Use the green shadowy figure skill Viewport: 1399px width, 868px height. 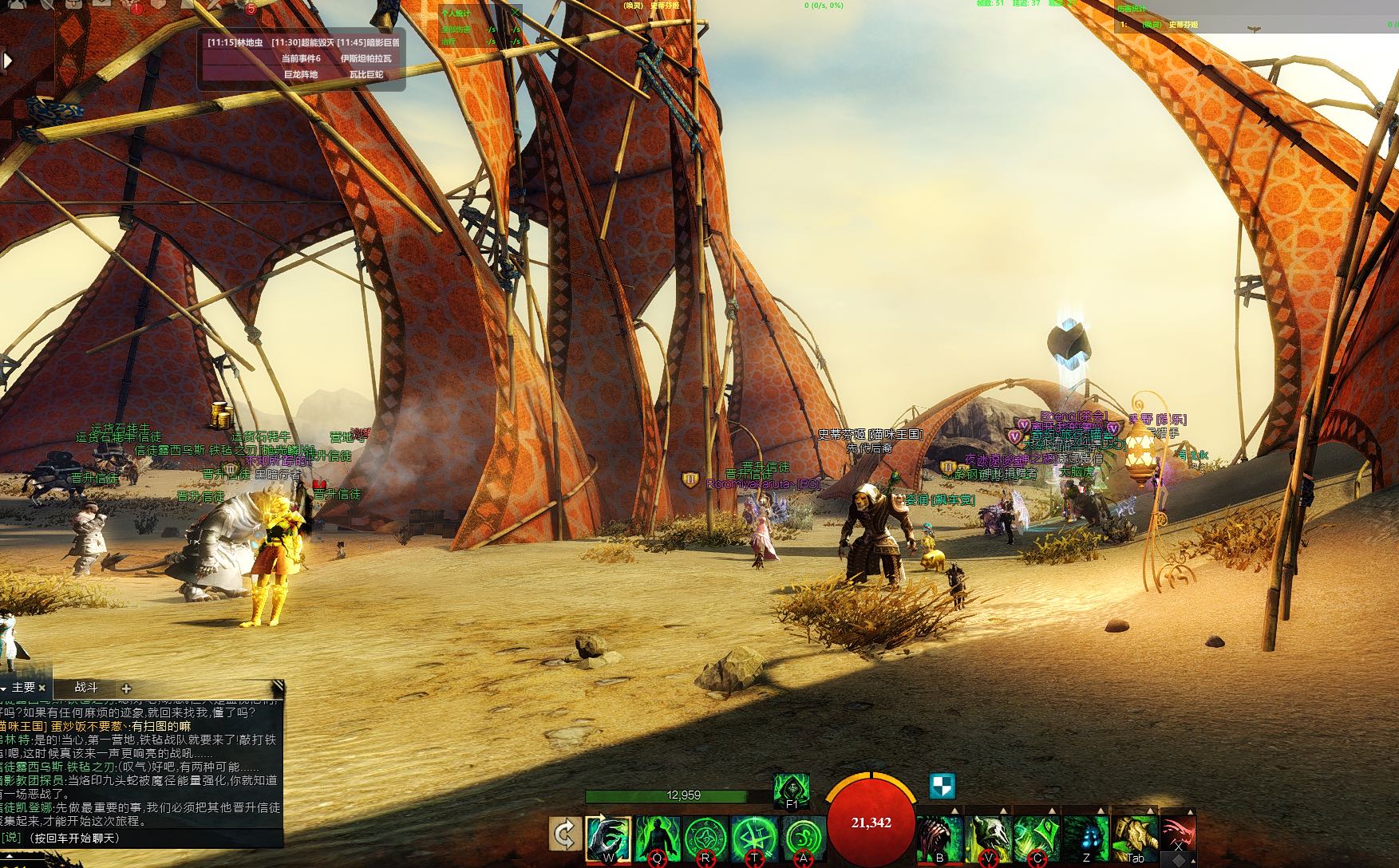(x=658, y=838)
